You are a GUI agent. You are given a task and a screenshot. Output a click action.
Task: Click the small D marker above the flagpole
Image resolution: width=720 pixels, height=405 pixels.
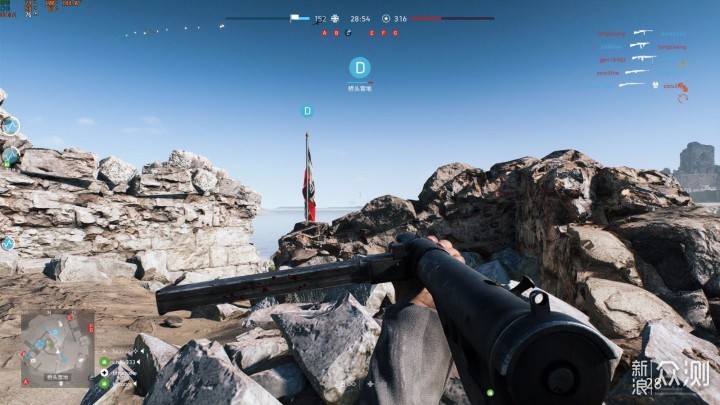click(x=307, y=111)
